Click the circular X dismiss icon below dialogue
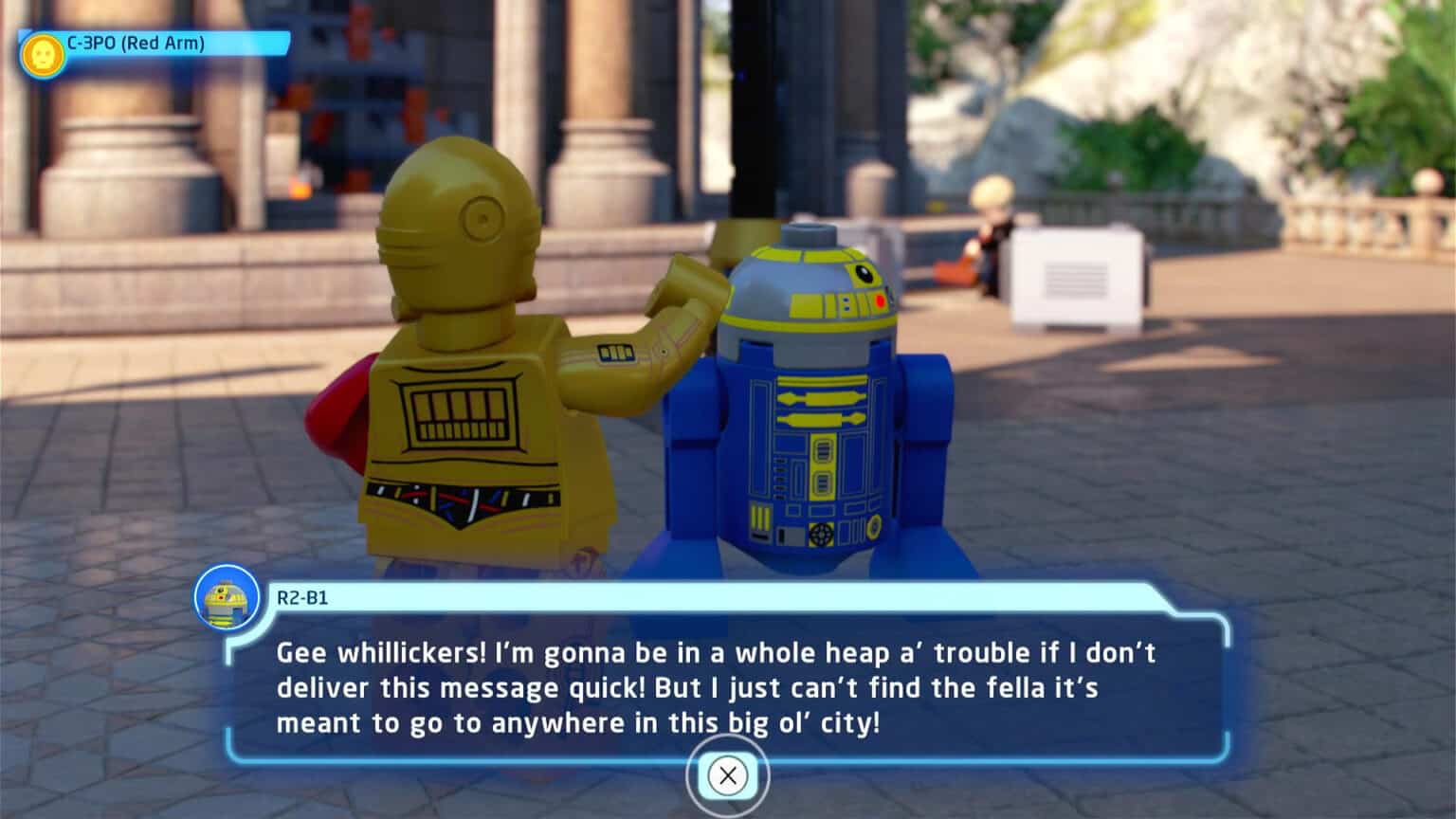 point(727,775)
